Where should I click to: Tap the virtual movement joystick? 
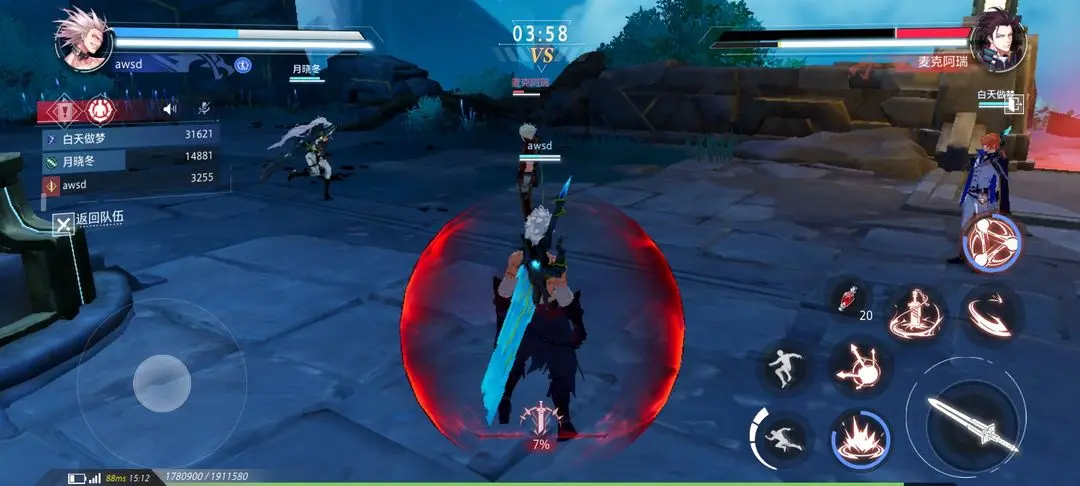(162, 381)
